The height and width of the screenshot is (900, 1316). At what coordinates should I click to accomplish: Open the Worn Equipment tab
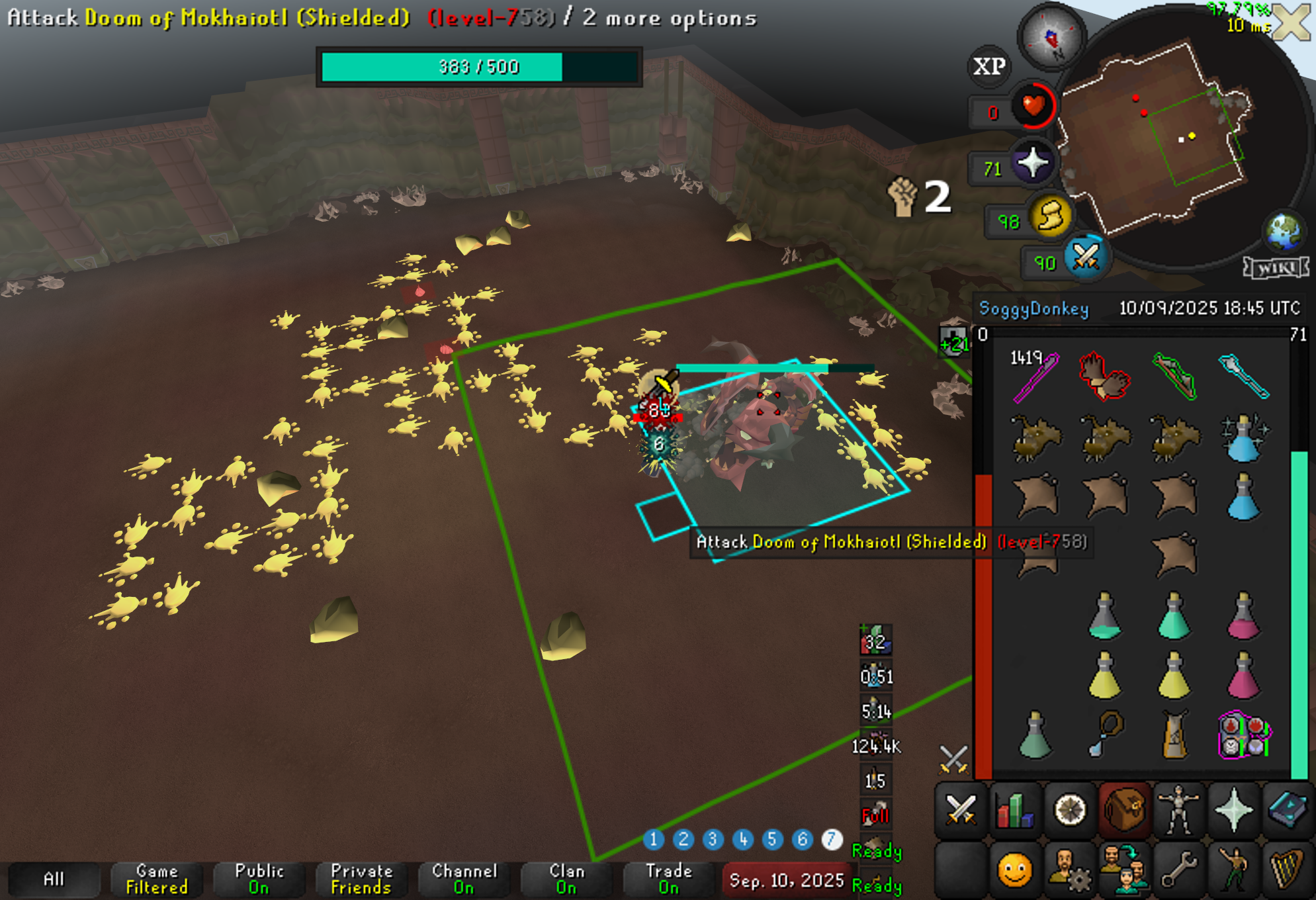point(1178,810)
